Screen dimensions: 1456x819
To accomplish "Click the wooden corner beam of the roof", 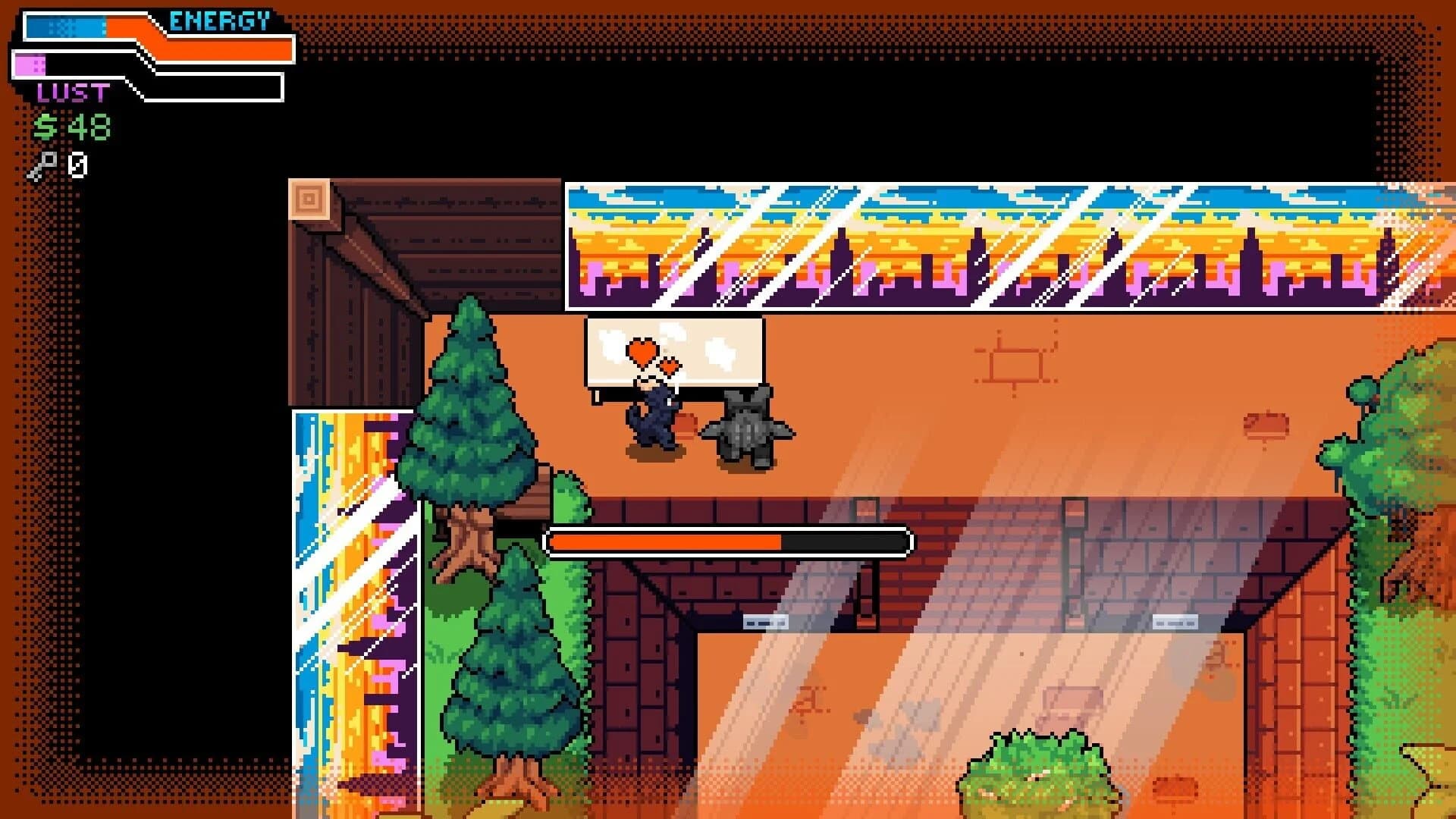I will pos(311,197).
